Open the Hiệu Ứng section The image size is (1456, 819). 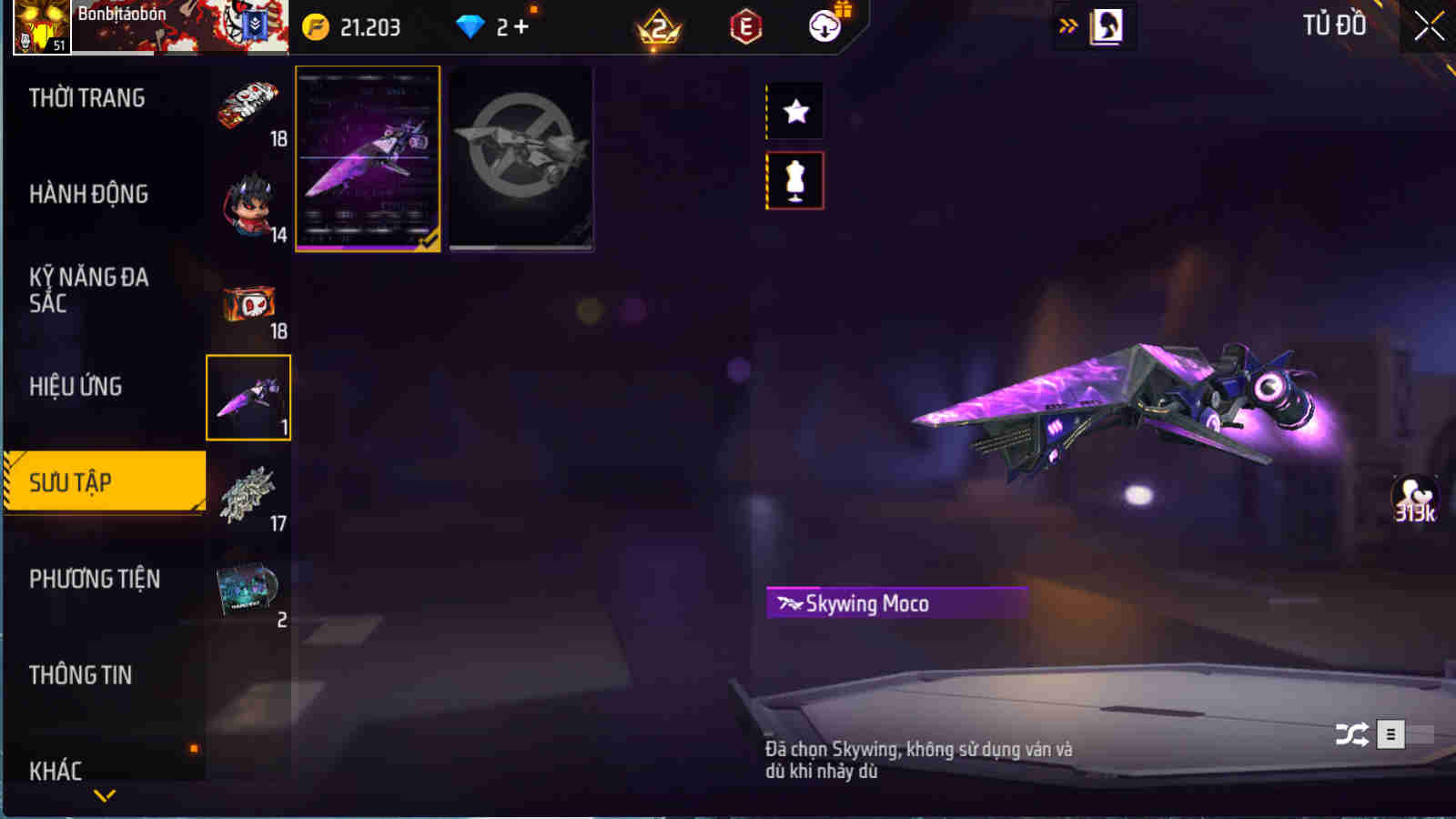(77, 387)
